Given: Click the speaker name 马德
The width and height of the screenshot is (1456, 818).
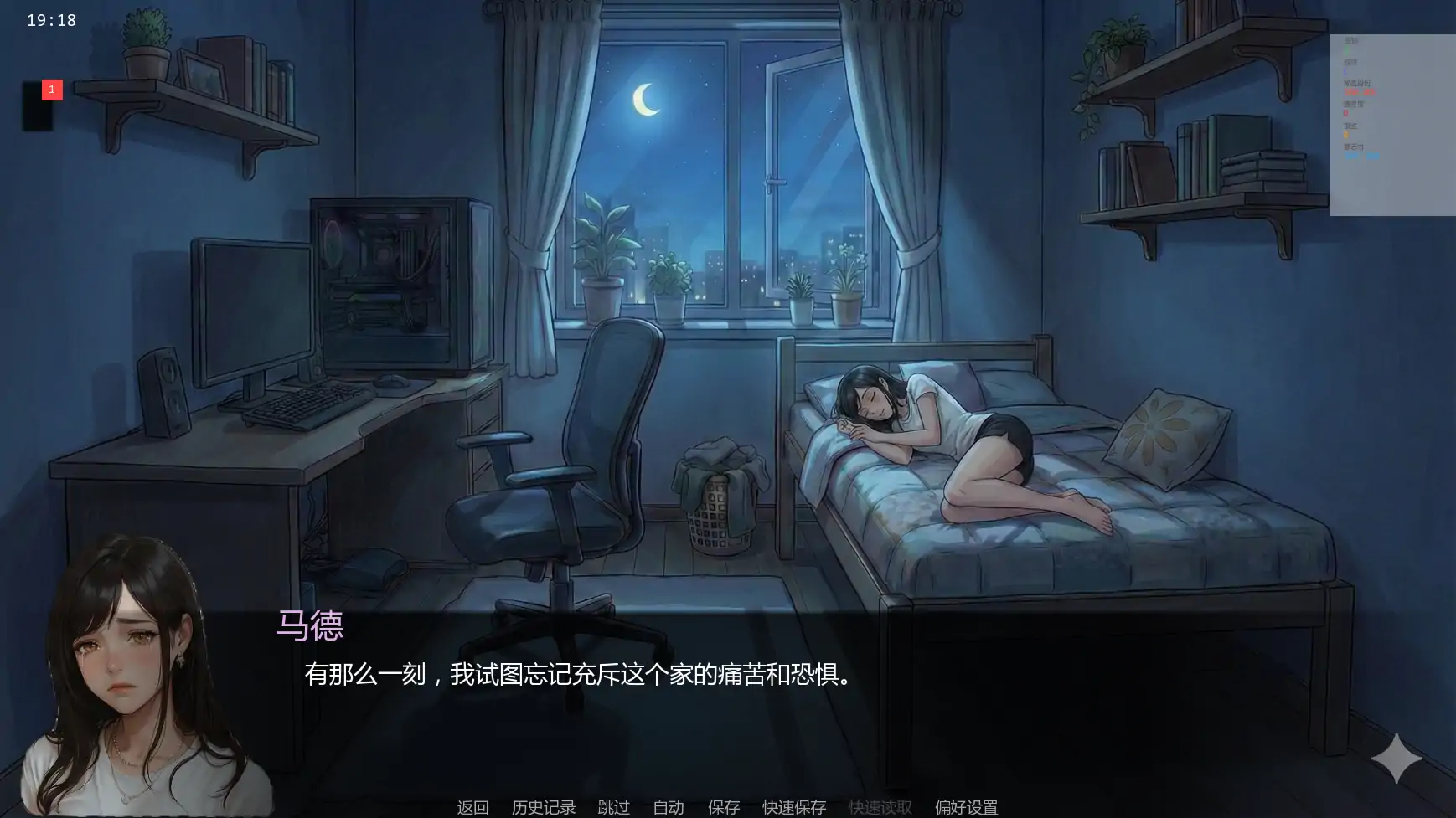Looking at the screenshot, I should 311,626.
